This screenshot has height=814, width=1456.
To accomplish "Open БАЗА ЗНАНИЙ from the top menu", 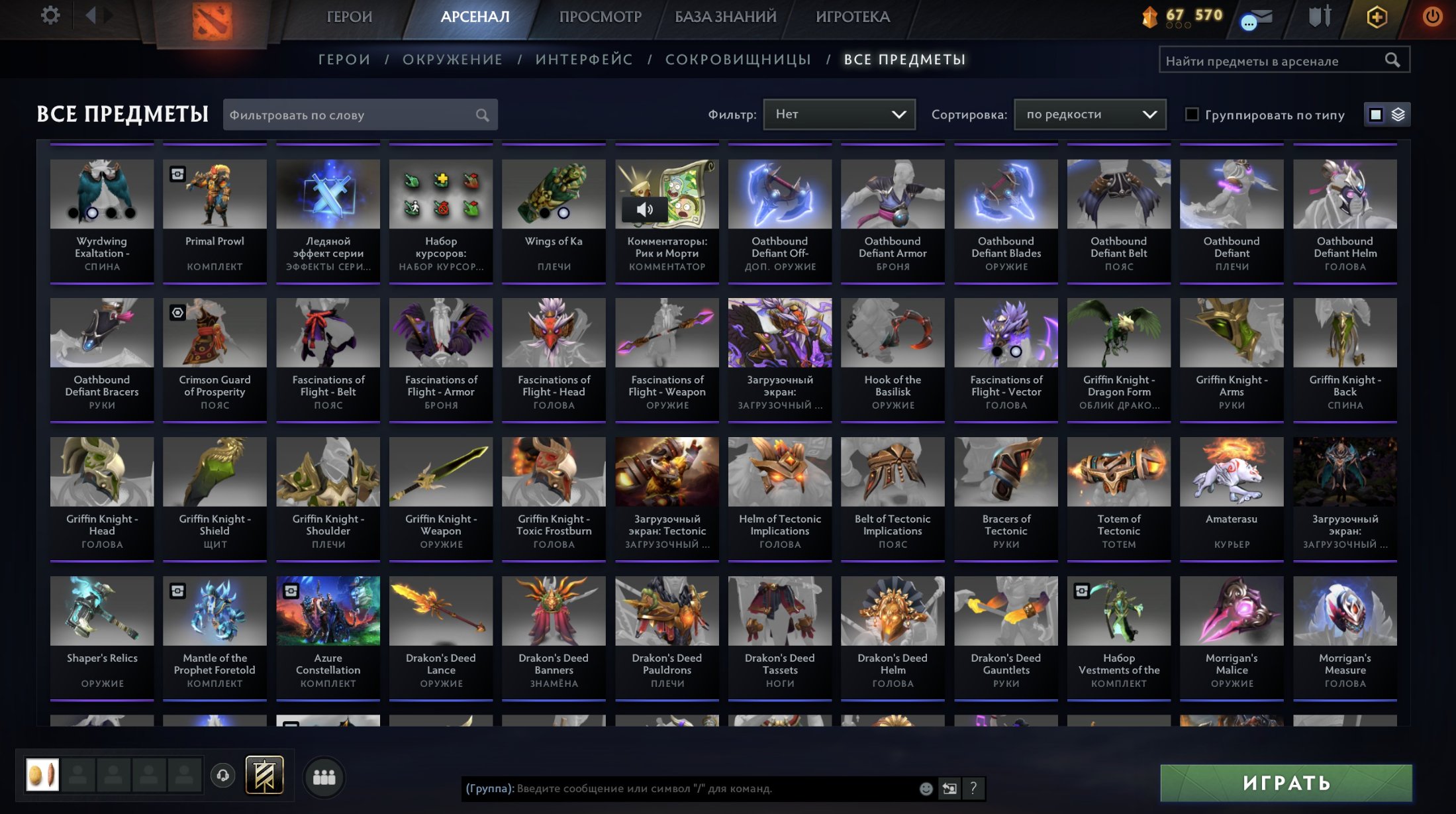I will click(x=724, y=17).
